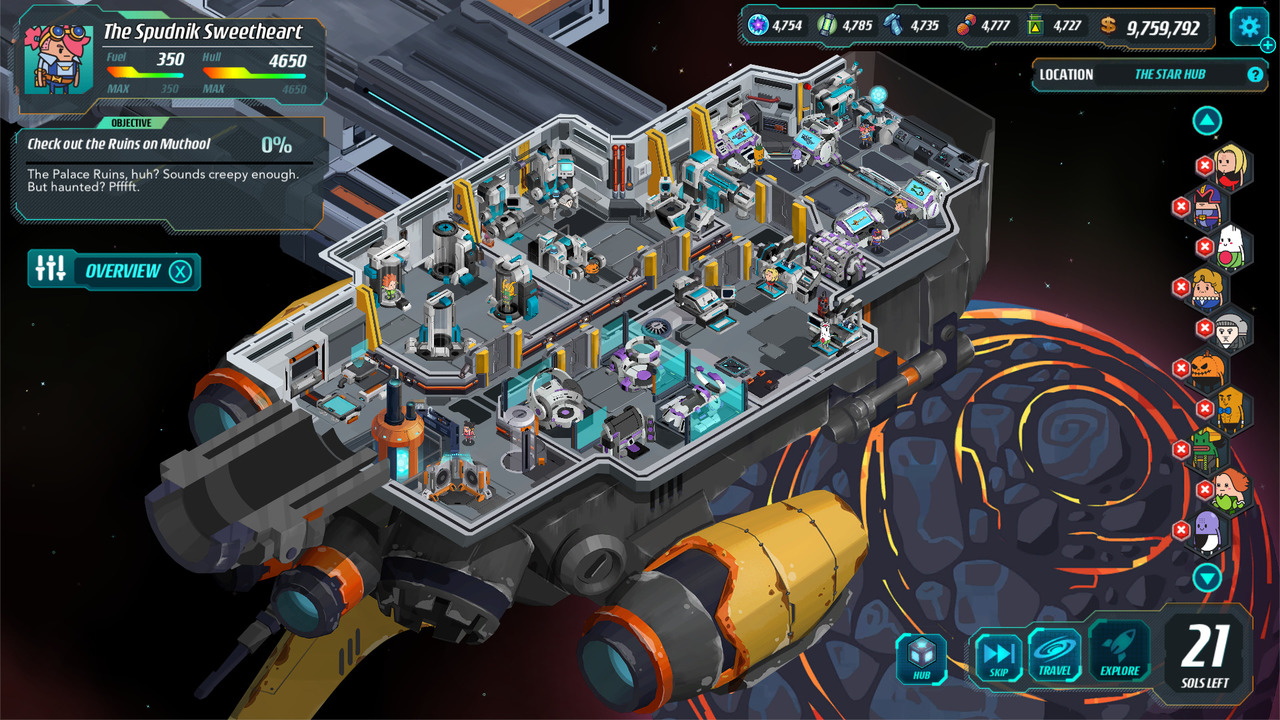Select the orange bow-tie crew member portrait

pos(1232,409)
